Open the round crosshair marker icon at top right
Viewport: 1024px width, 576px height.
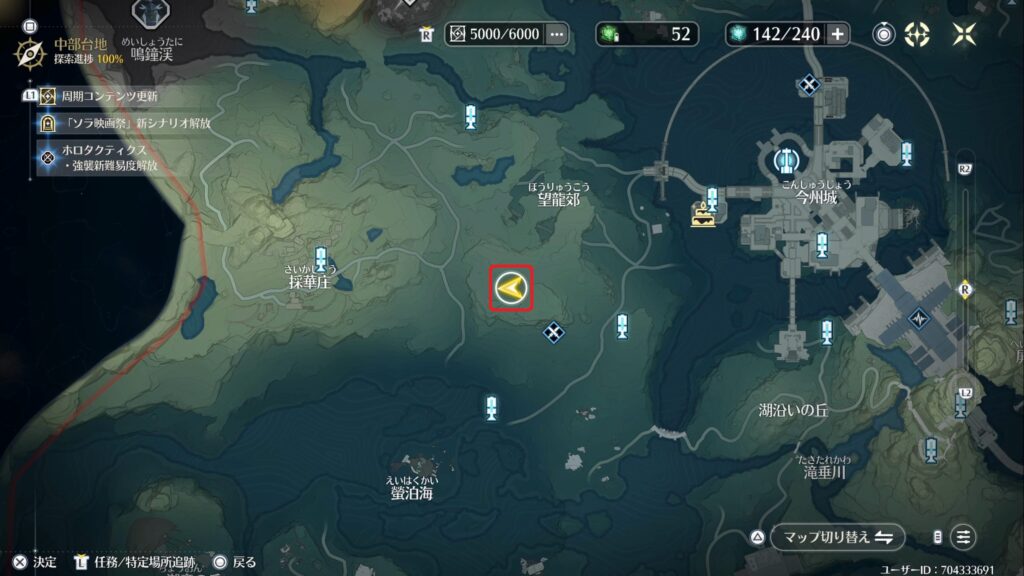[884, 34]
